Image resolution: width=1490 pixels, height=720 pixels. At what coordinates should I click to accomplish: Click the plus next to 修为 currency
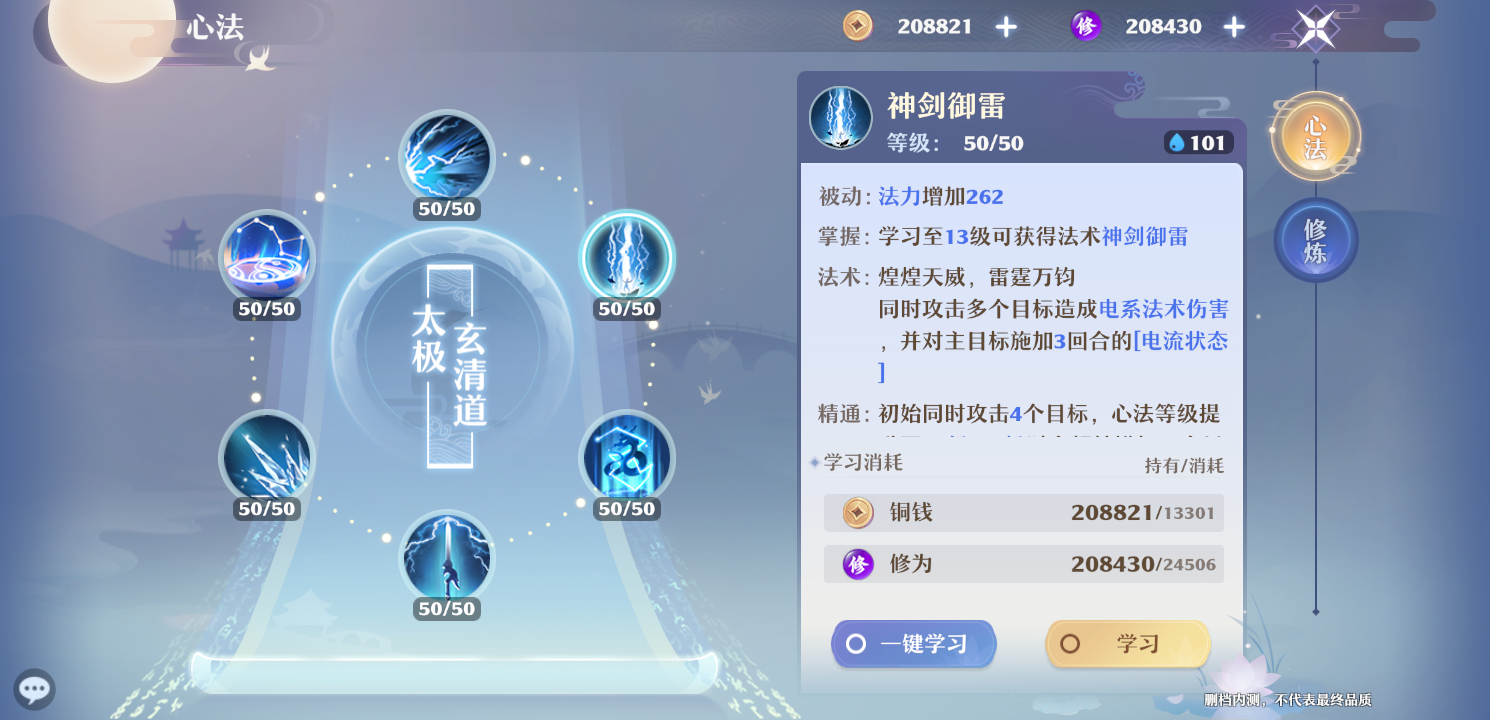pyautogui.click(x=1235, y=26)
